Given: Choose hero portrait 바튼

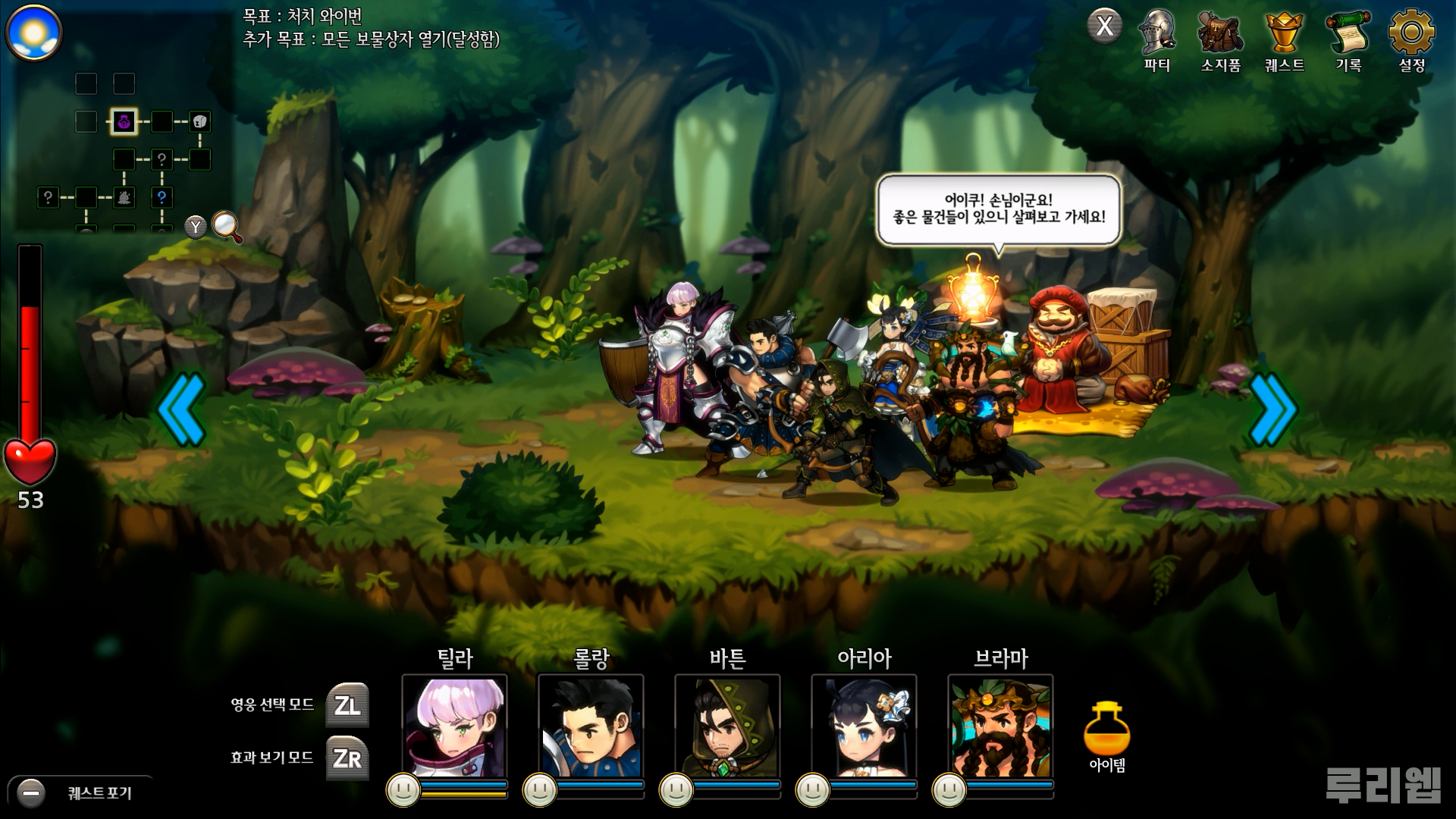Looking at the screenshot, I should tap(727, 725).
